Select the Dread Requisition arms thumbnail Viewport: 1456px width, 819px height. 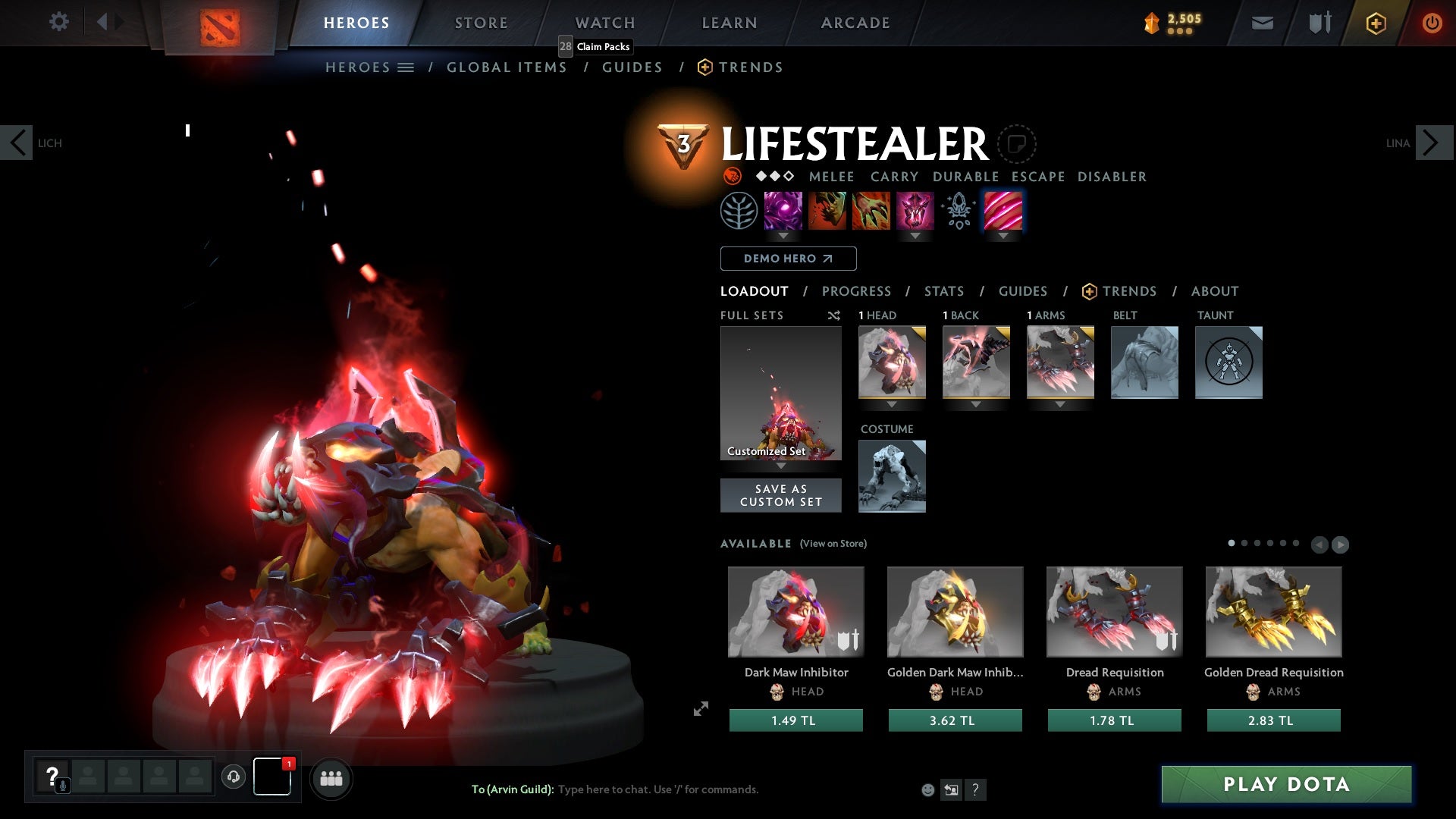tap(1114, 611)
